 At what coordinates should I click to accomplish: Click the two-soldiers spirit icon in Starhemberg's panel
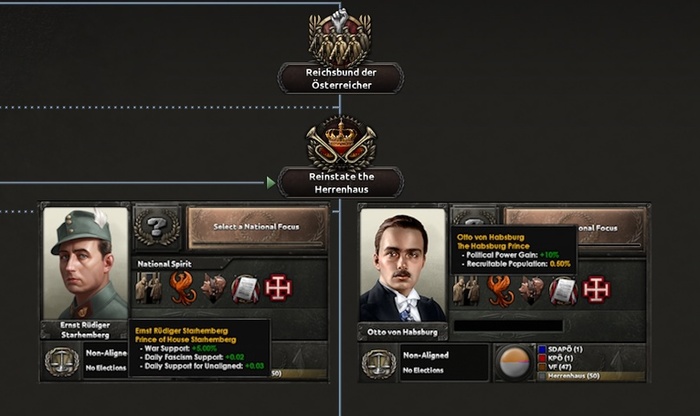pos(150,289)
